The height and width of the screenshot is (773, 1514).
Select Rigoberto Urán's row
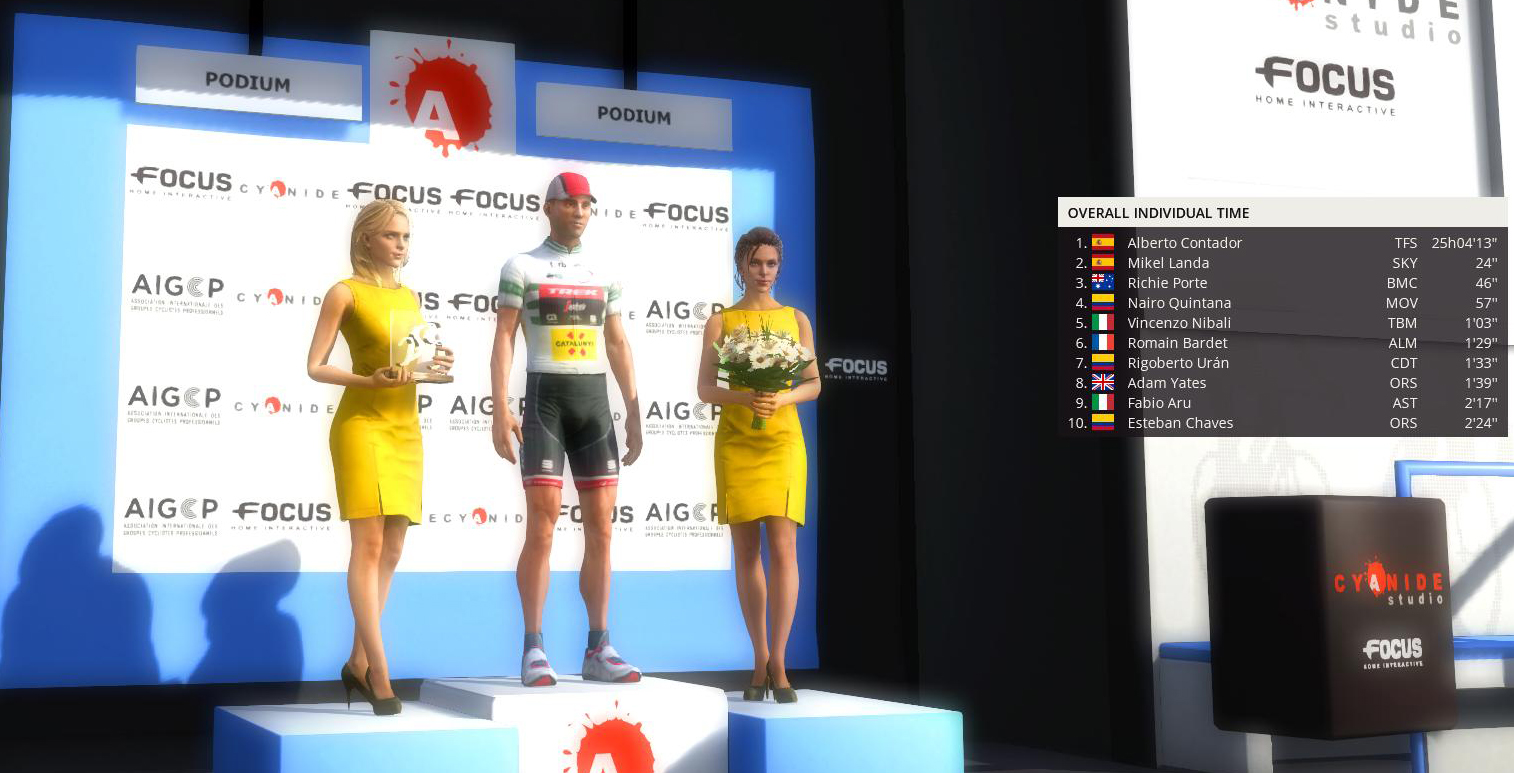(1178, 363)
